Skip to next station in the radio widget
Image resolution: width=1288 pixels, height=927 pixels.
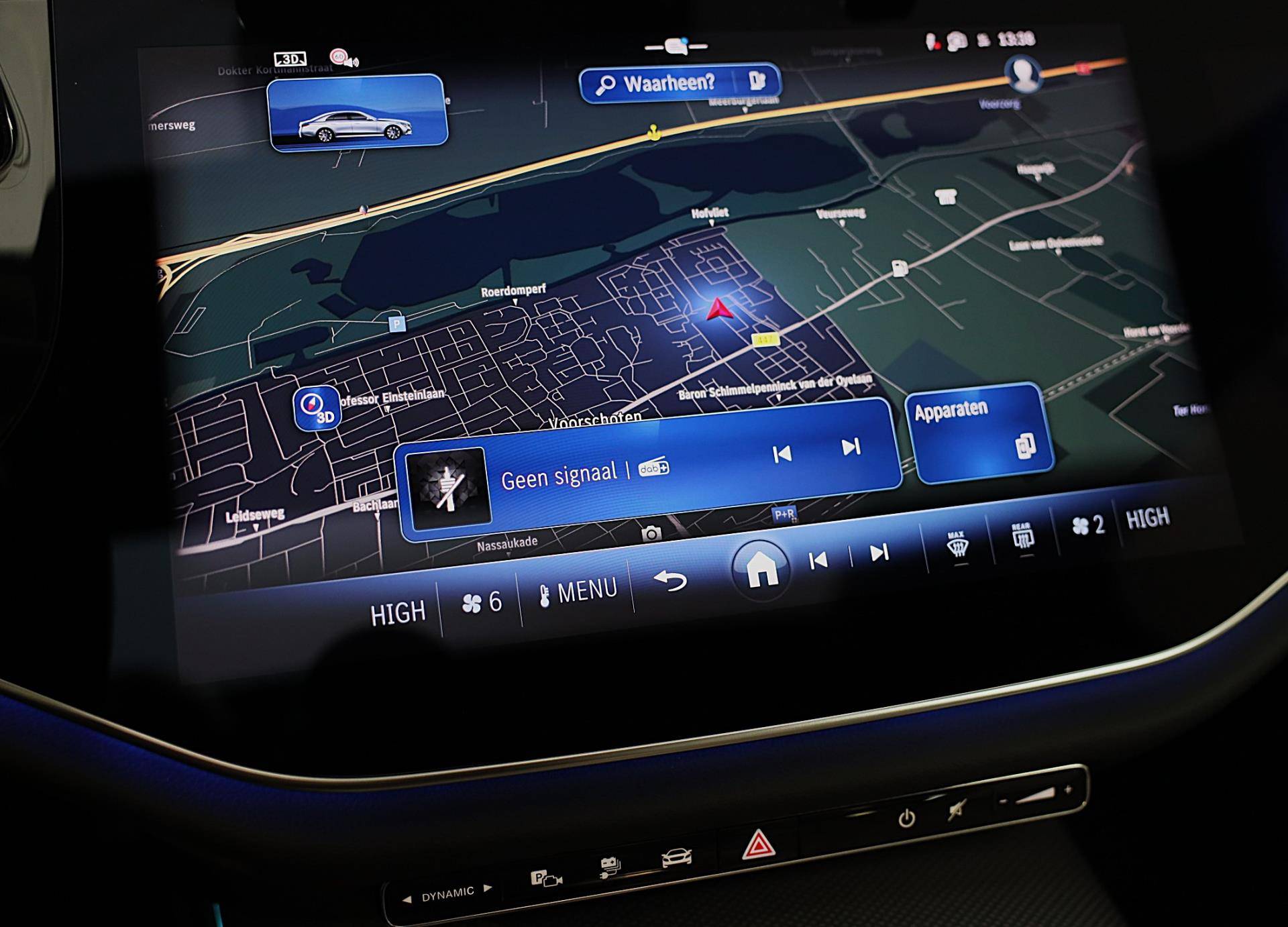pos(851,447)
